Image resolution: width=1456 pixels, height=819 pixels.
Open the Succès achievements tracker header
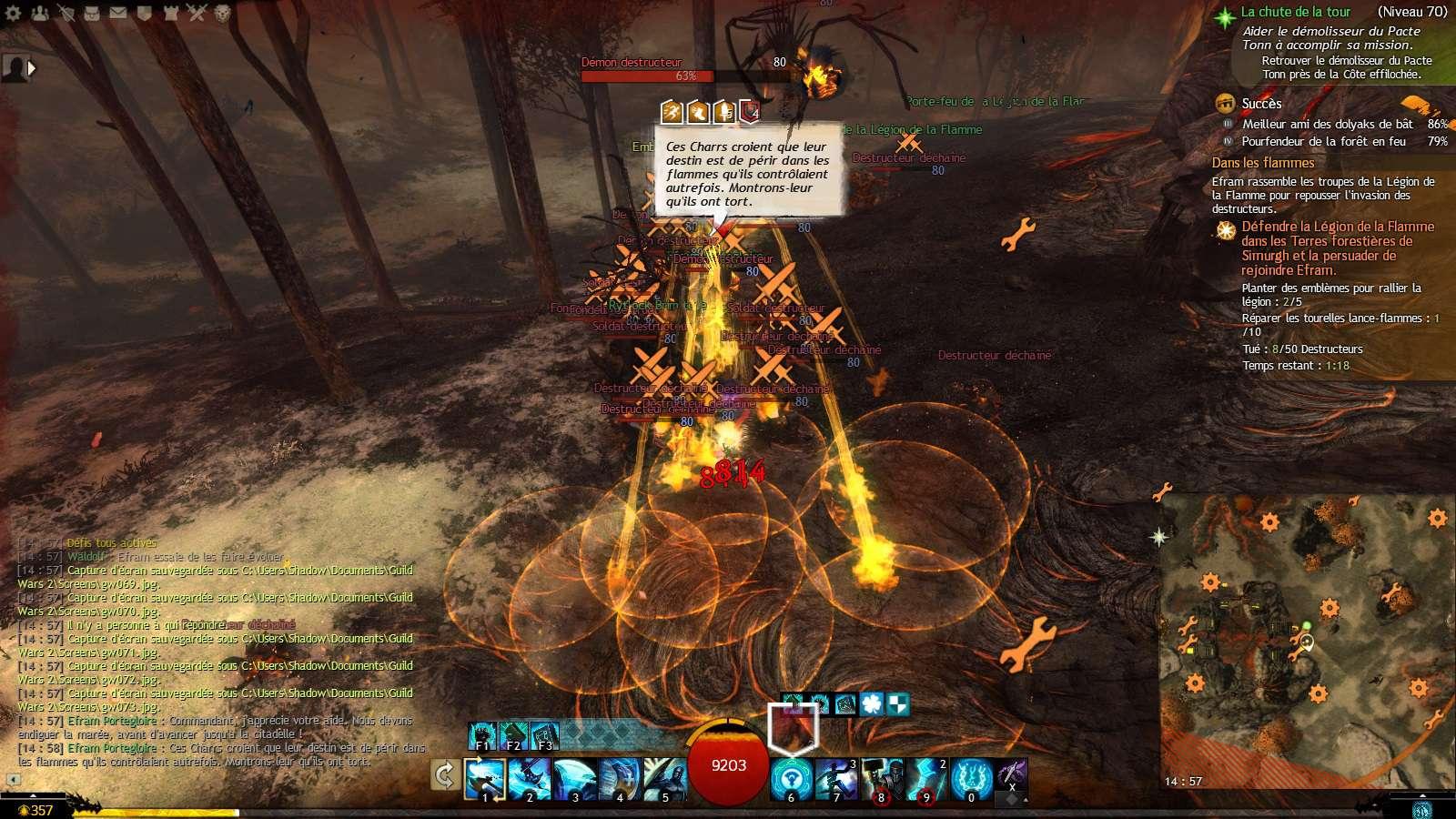tap(1261, 104)
